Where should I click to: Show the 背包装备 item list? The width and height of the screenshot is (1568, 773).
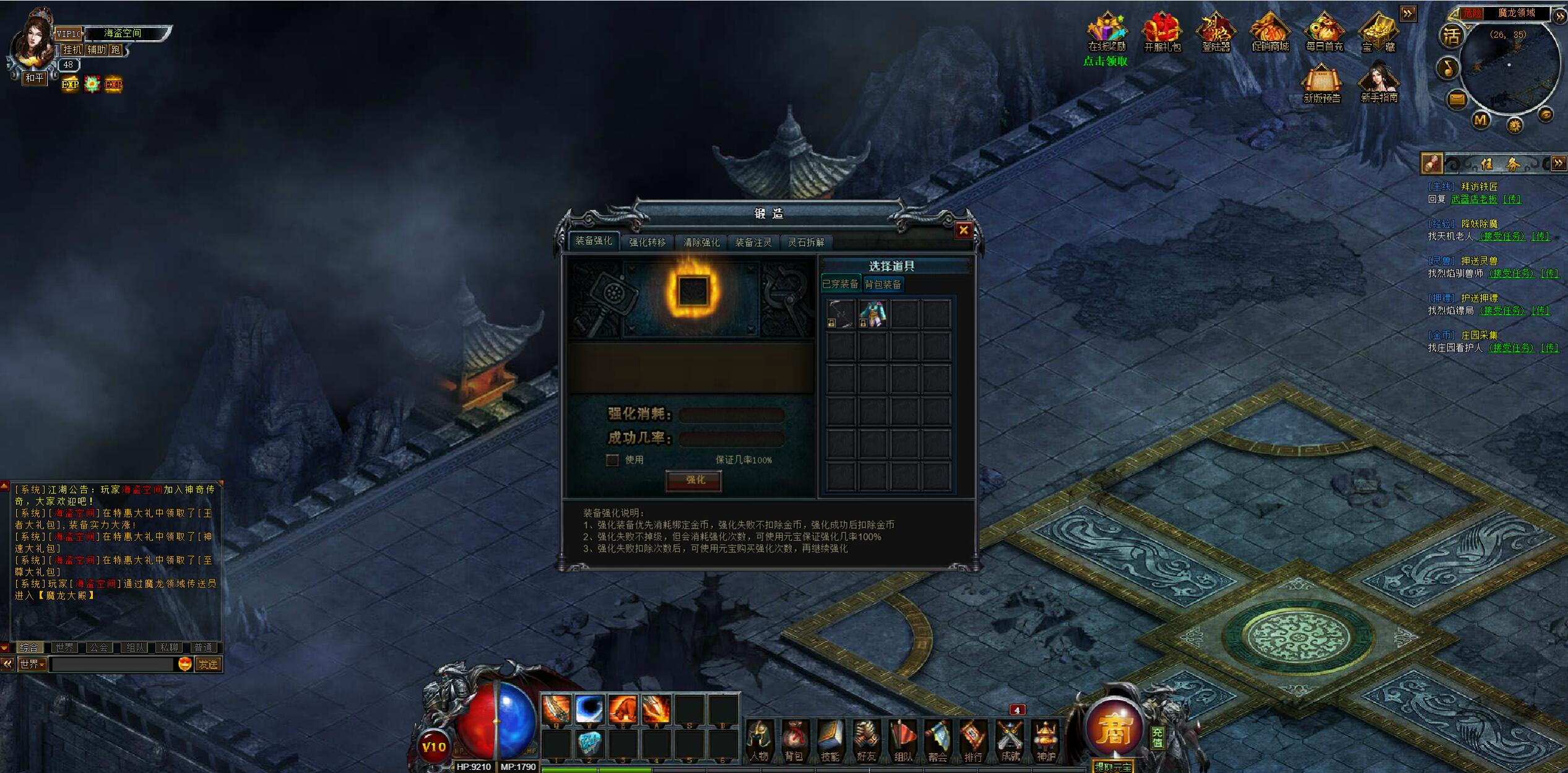tap(883, 284)
